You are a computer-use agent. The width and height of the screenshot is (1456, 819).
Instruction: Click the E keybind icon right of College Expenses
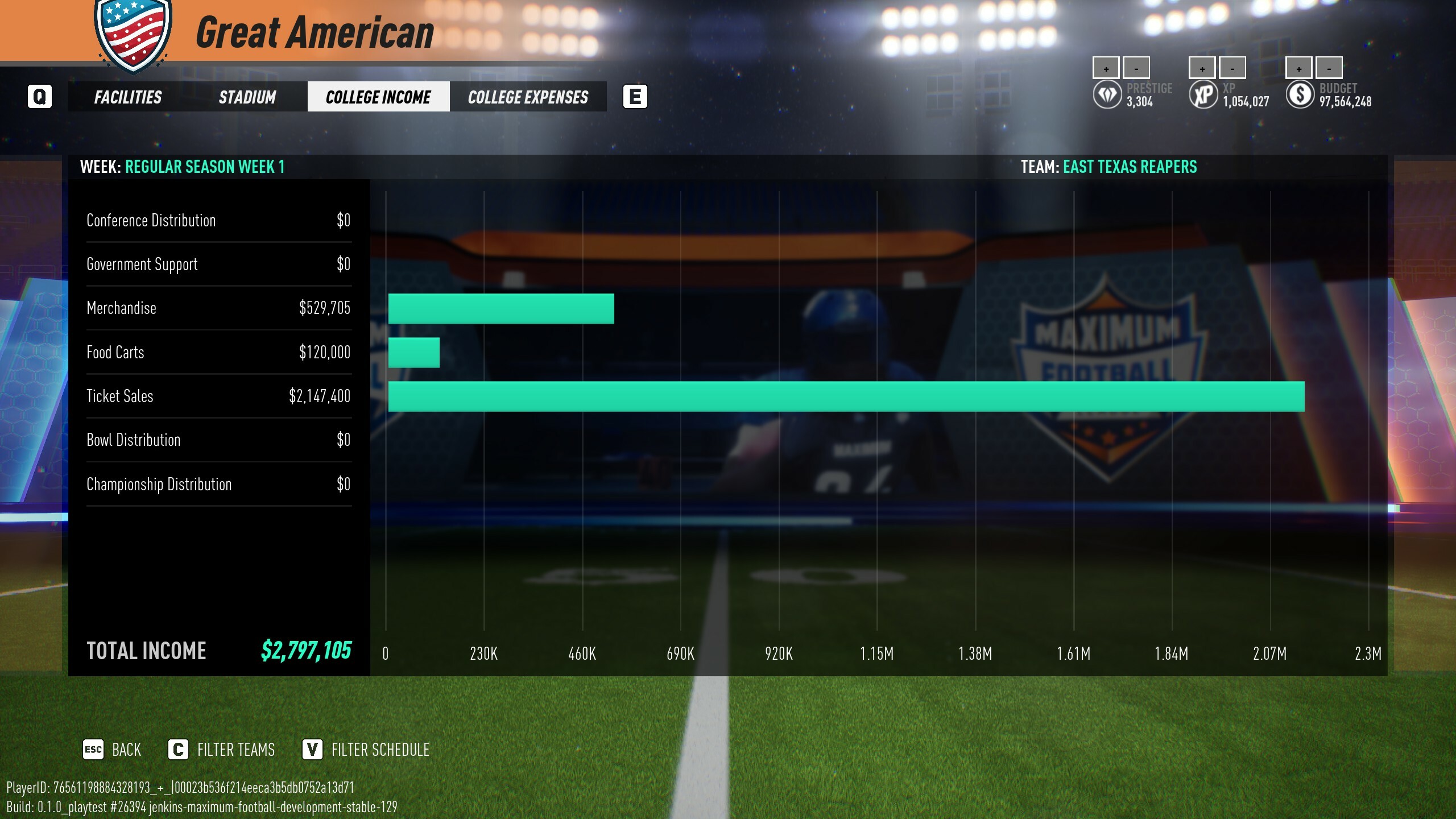tap(636, 97)
